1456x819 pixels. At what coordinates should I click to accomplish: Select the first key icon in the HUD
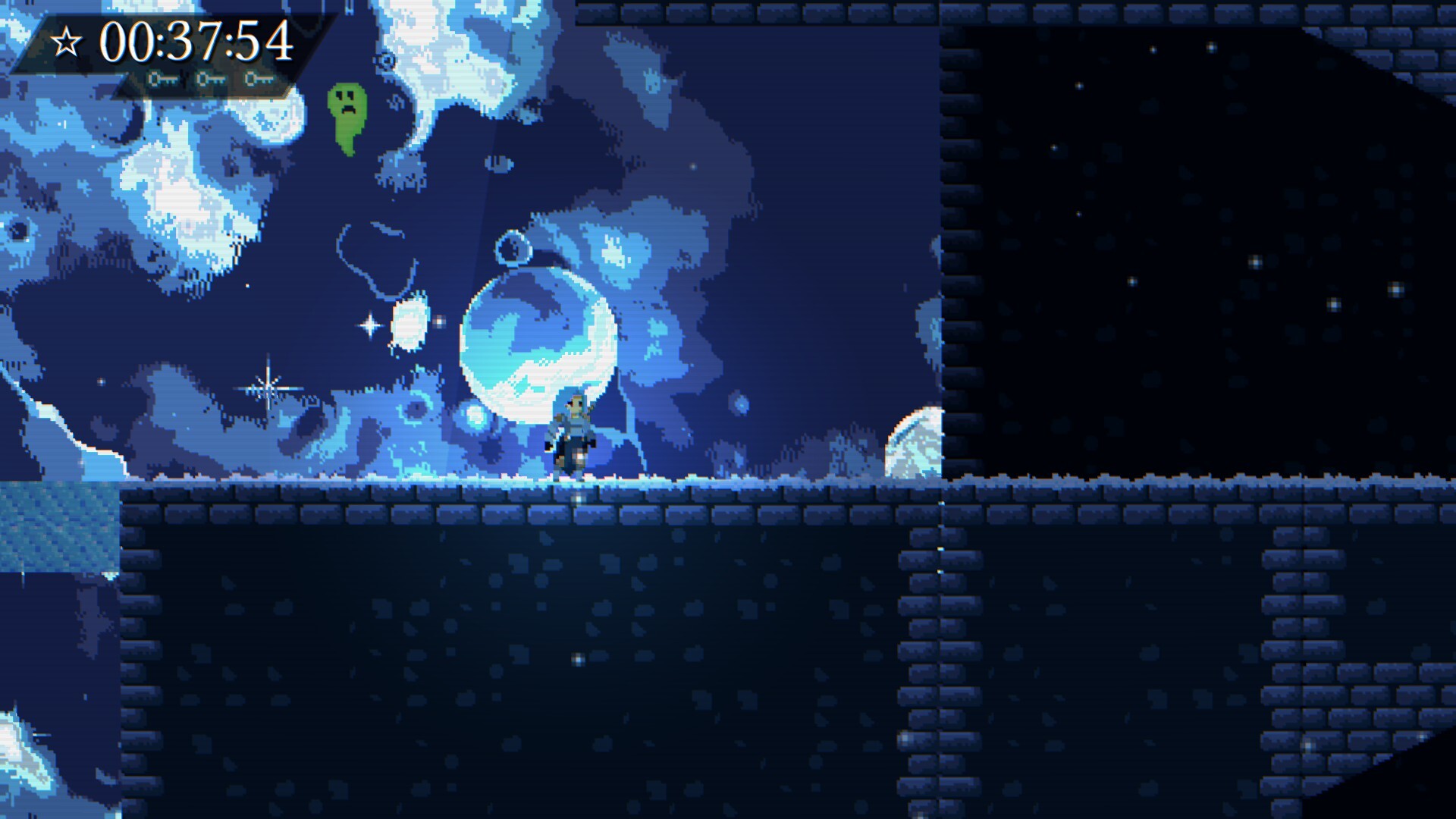coord(164,78)
